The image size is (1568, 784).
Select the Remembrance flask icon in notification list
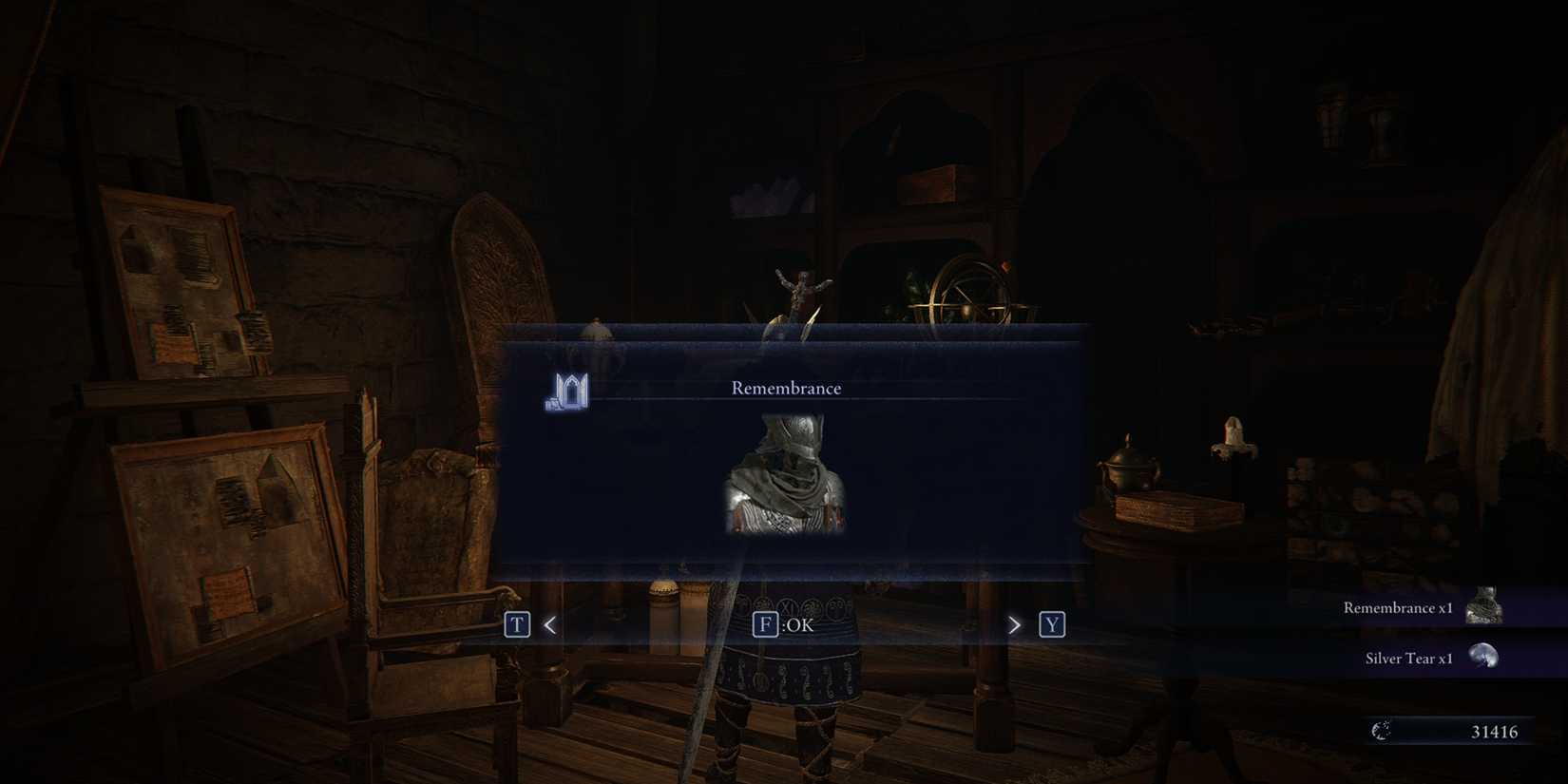[x=1485, y=604]
